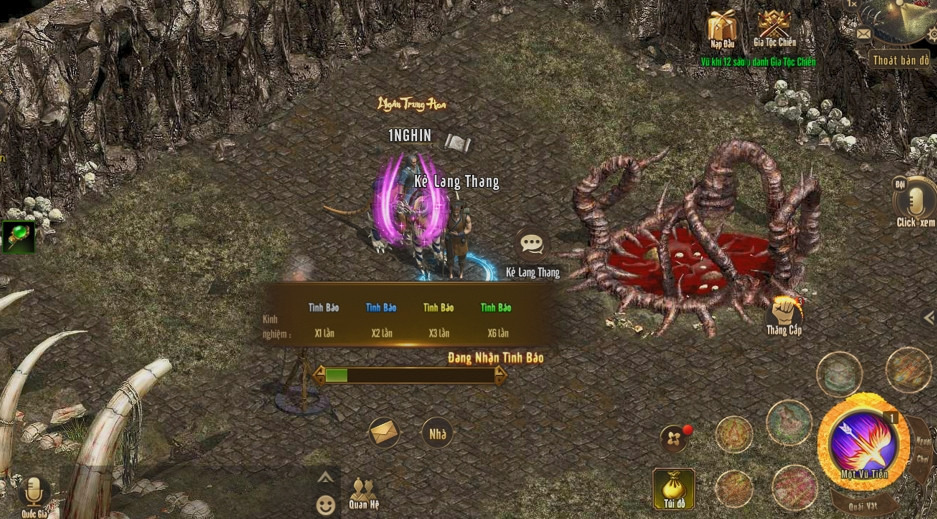Expand the chat with the up arrow

pos(326,477)
